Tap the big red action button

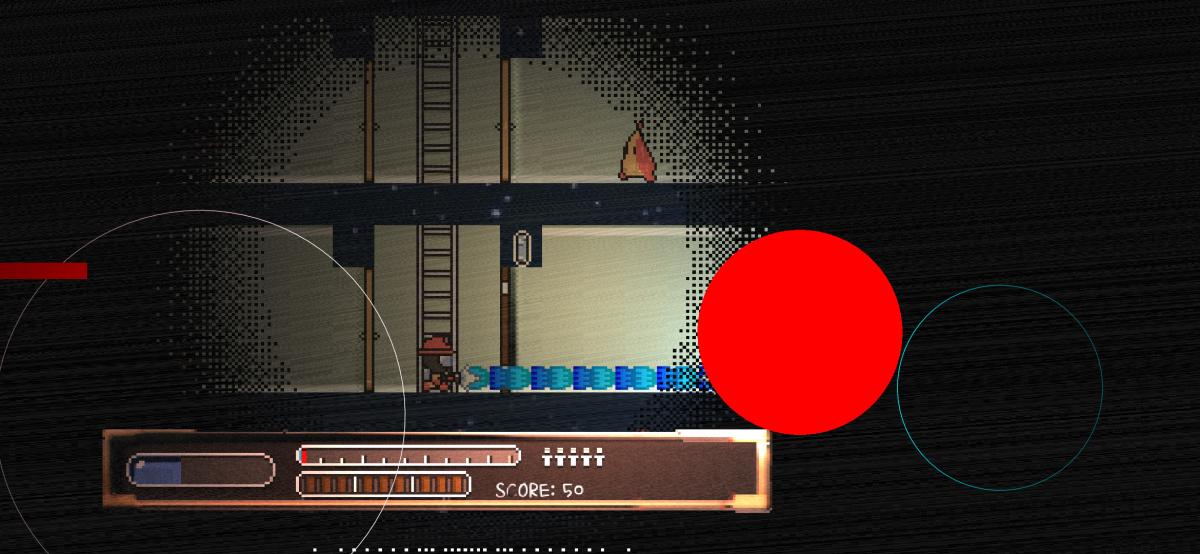point(800,332)
